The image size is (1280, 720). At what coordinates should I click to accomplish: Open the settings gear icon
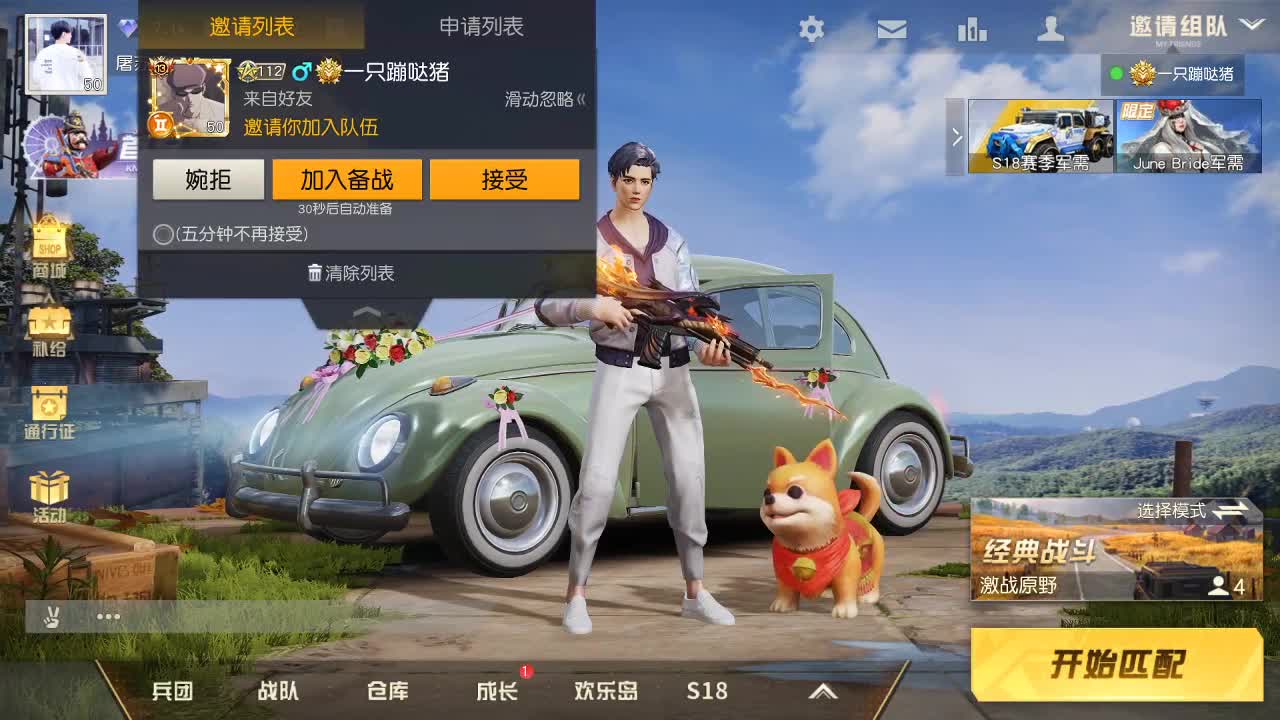tap(811, 30)
